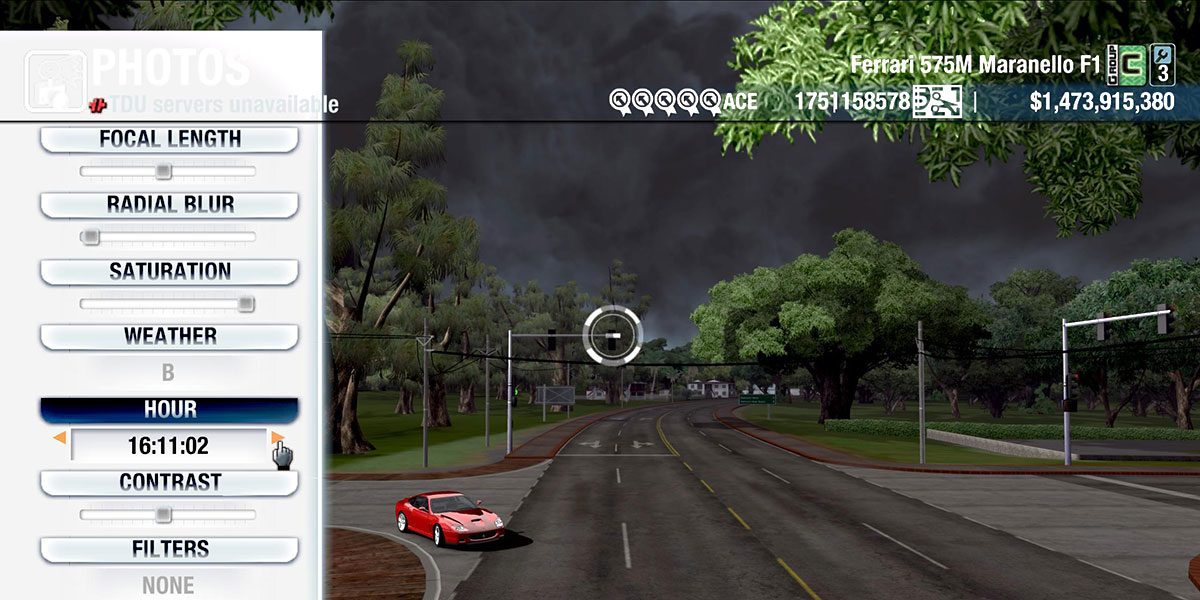Click the Saturation slider handle

click(x=245, y=304)
